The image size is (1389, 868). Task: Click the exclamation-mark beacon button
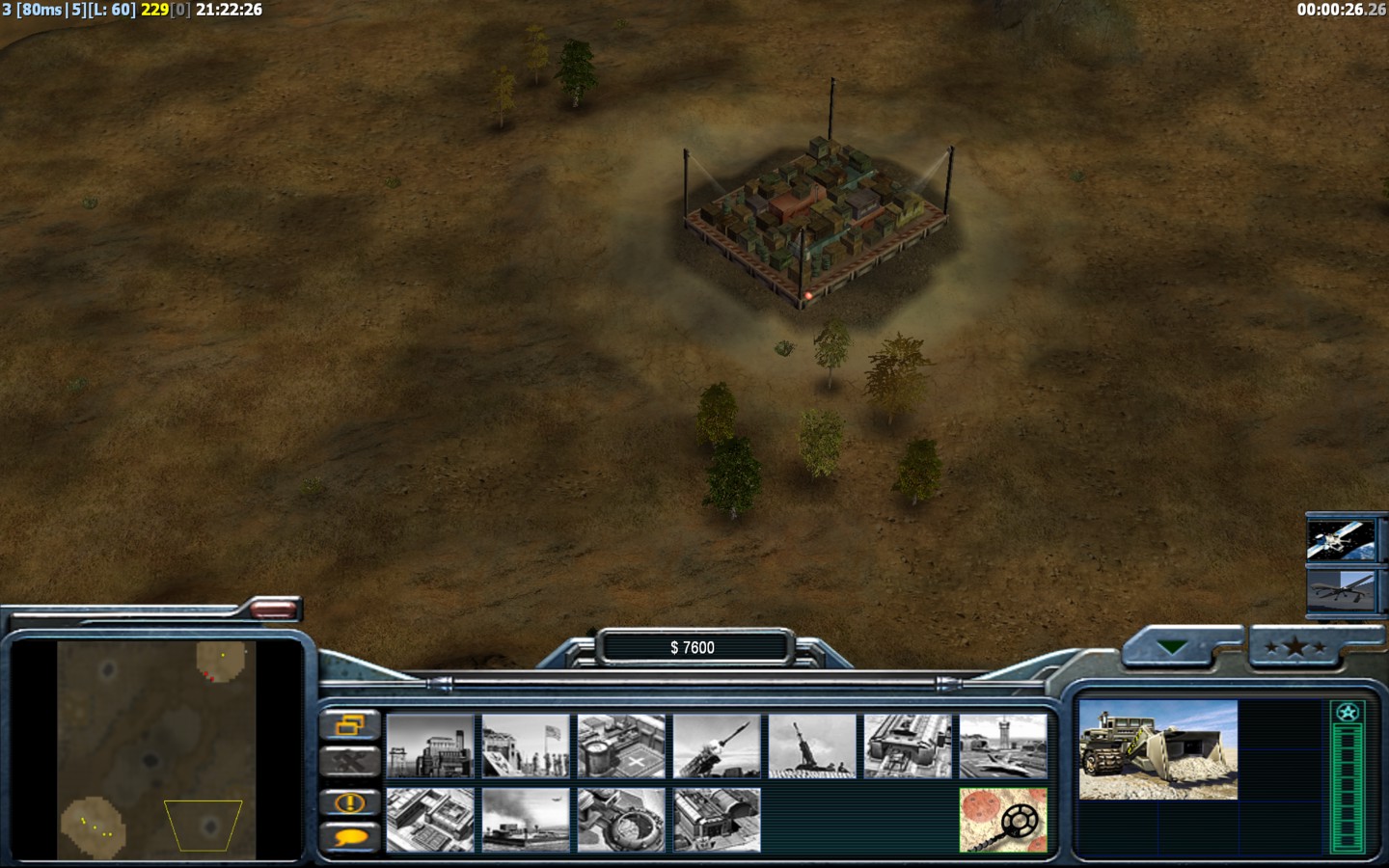tap(349, 801)
